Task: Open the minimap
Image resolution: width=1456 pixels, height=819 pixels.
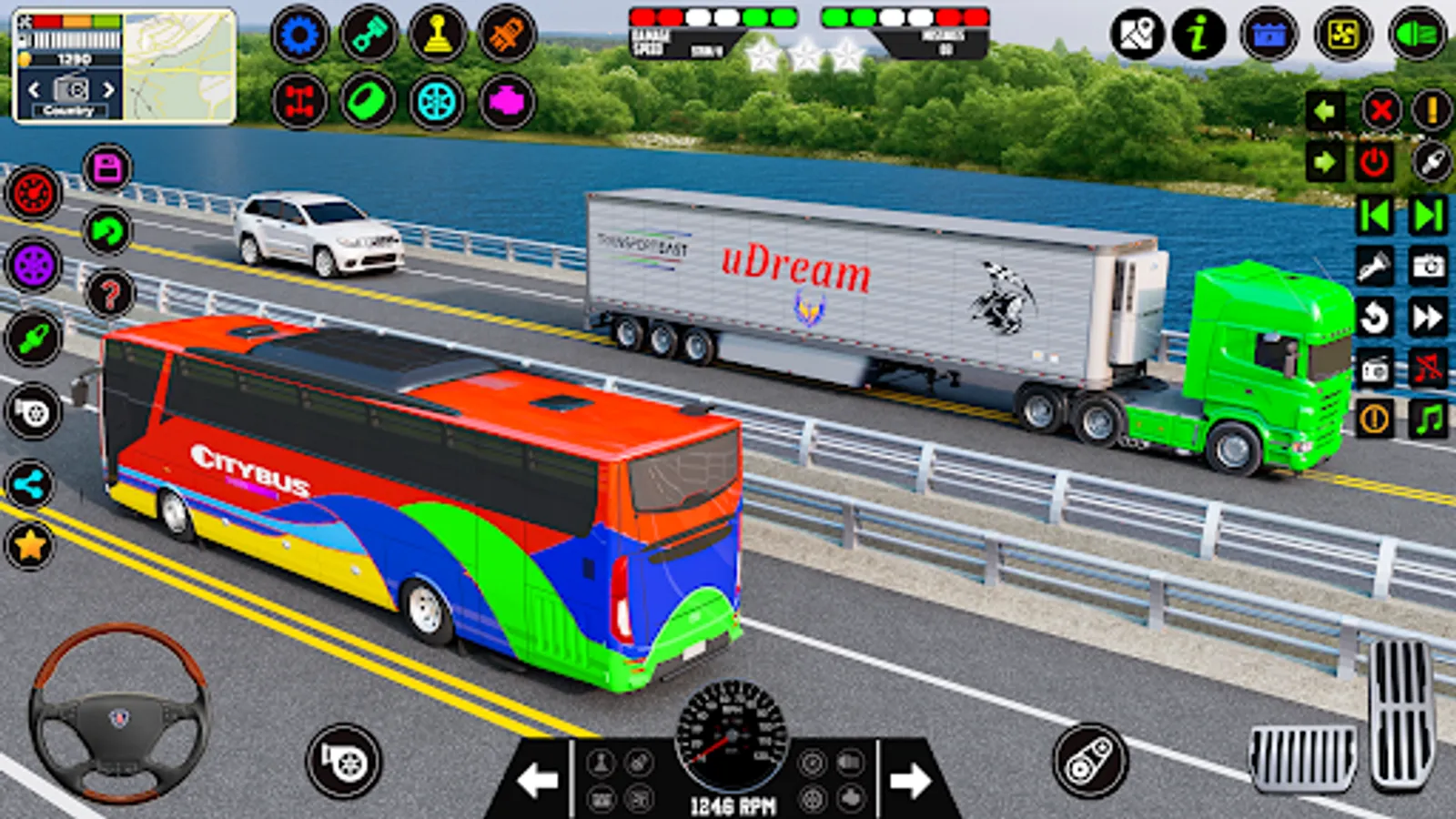Action: pyautogui.click(x=180, y=66)
